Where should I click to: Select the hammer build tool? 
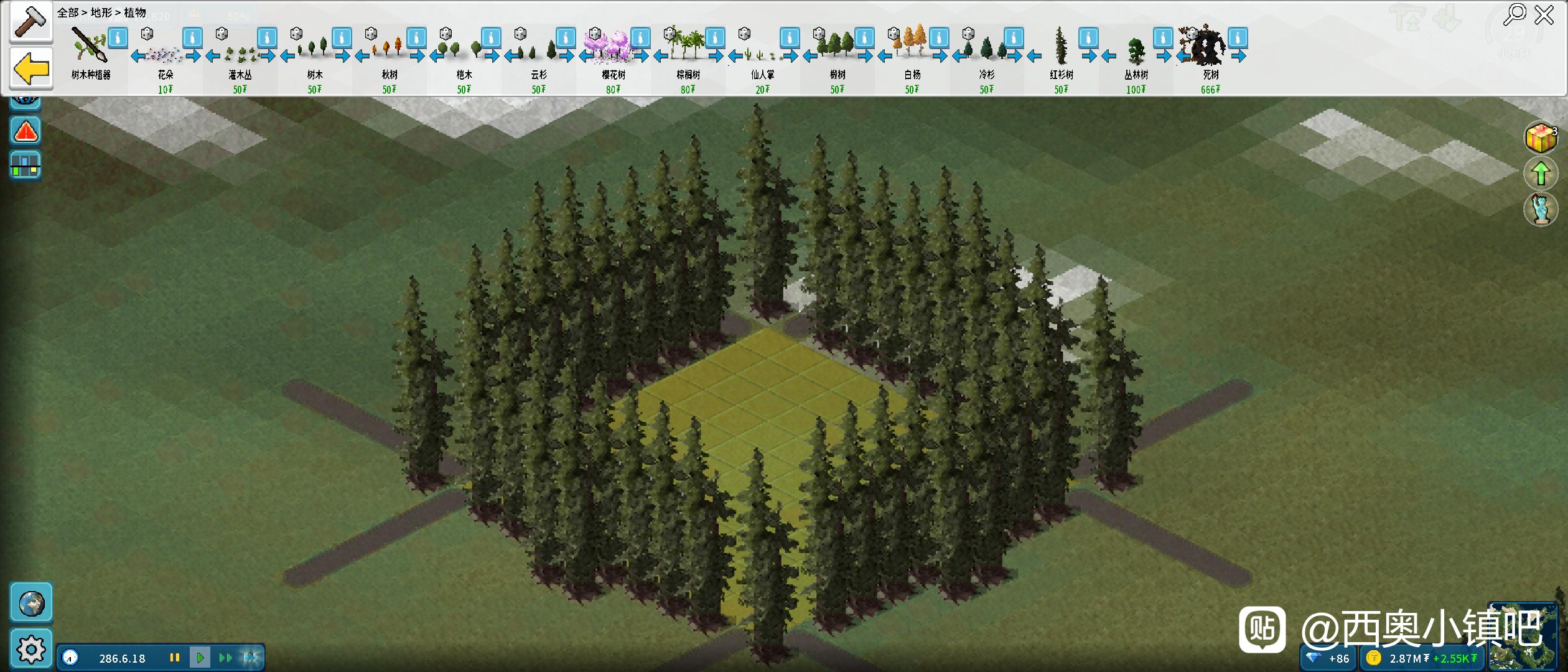coord(30,22)
